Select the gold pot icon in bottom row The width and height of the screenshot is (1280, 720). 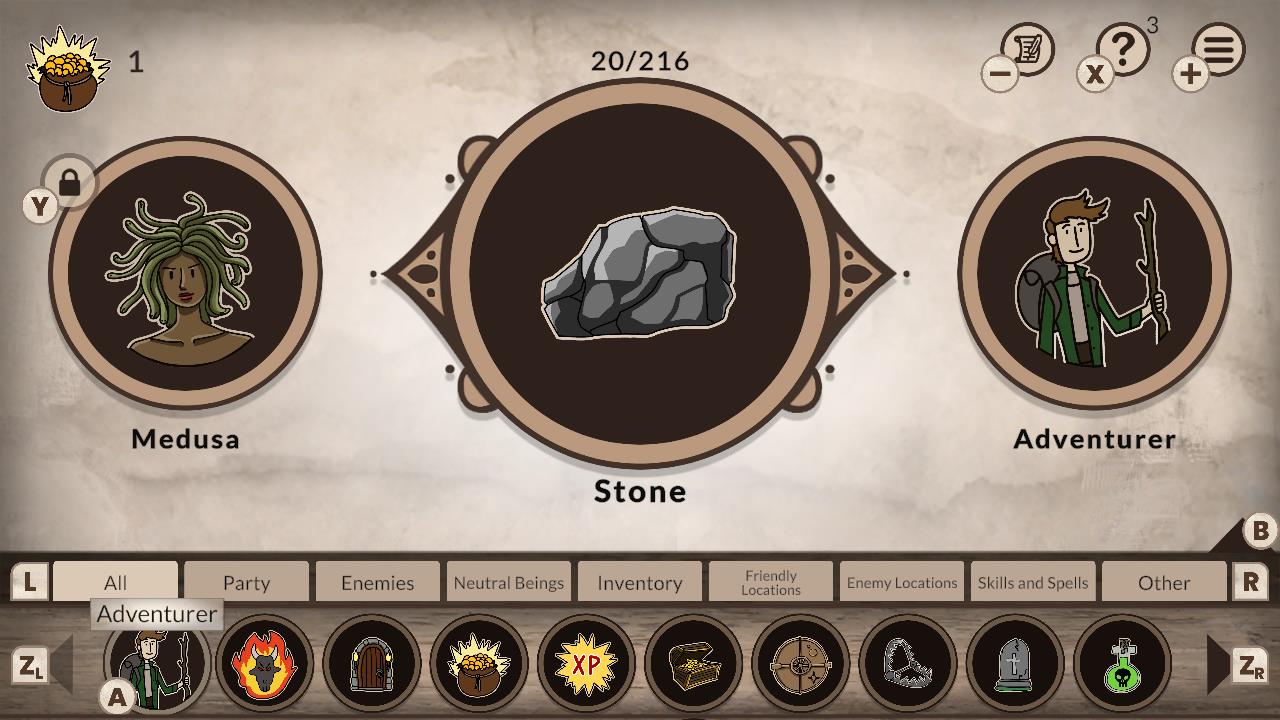(479, 663)
